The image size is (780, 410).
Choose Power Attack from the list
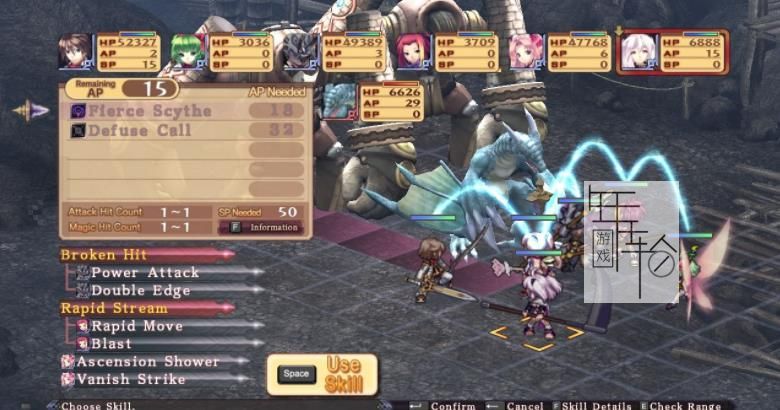tap(144, 272)
